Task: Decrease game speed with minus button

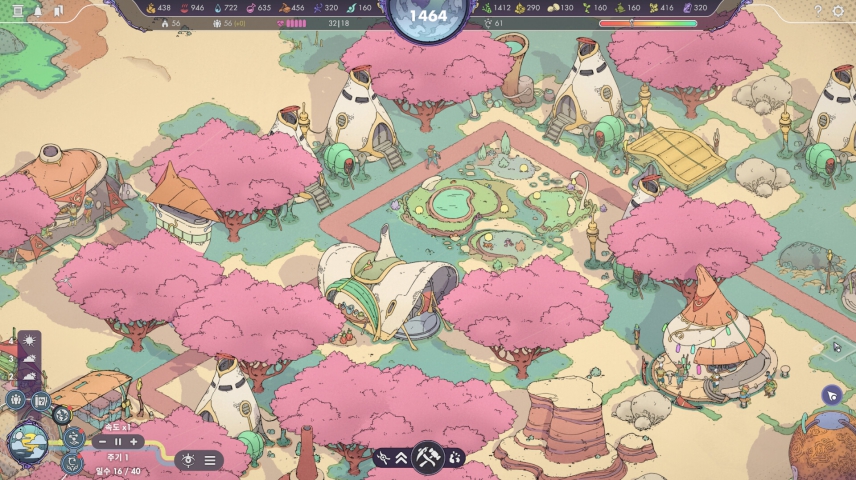Action: [102, 441]
